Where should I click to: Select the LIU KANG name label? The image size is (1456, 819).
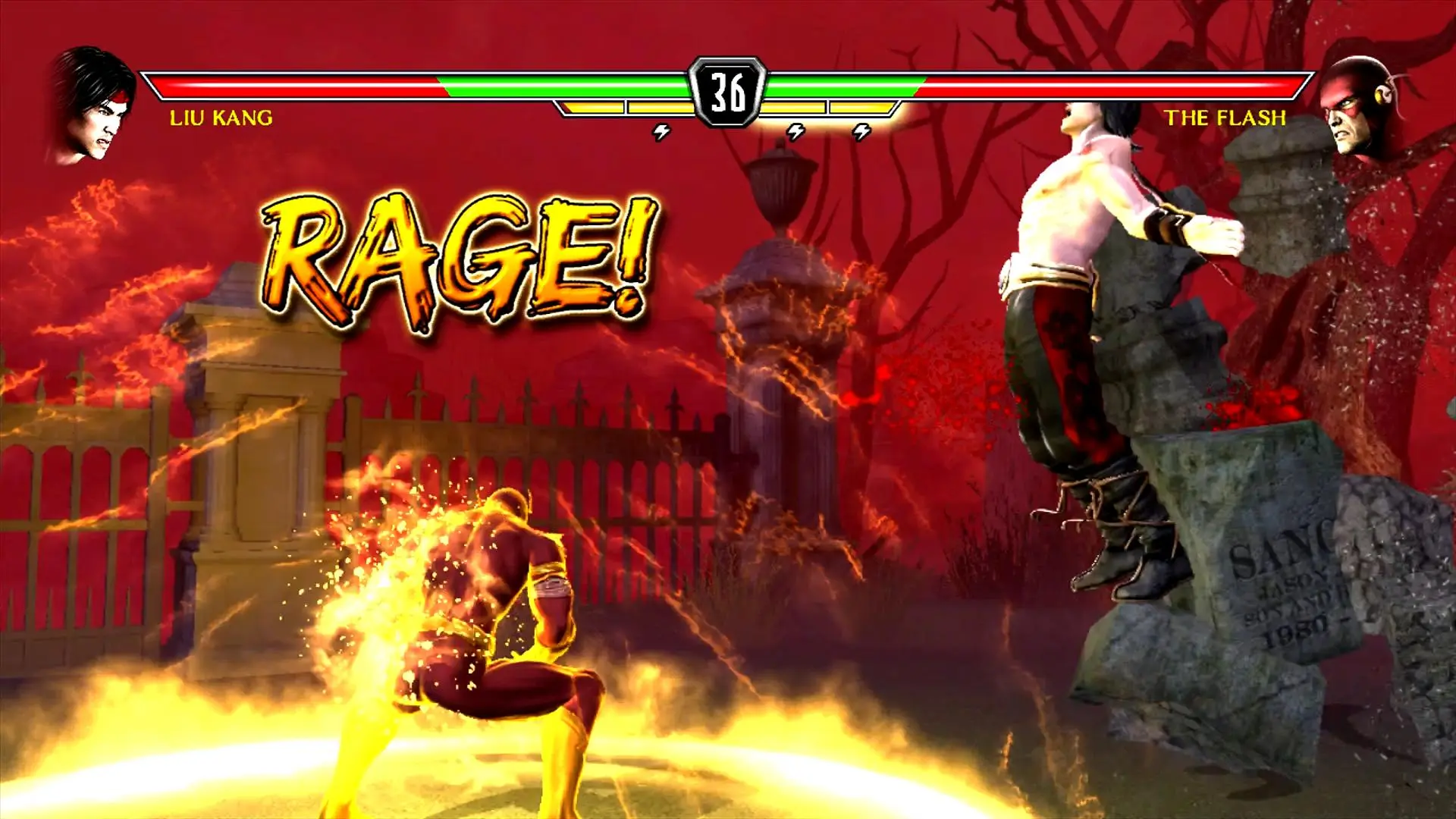[221, 118]
